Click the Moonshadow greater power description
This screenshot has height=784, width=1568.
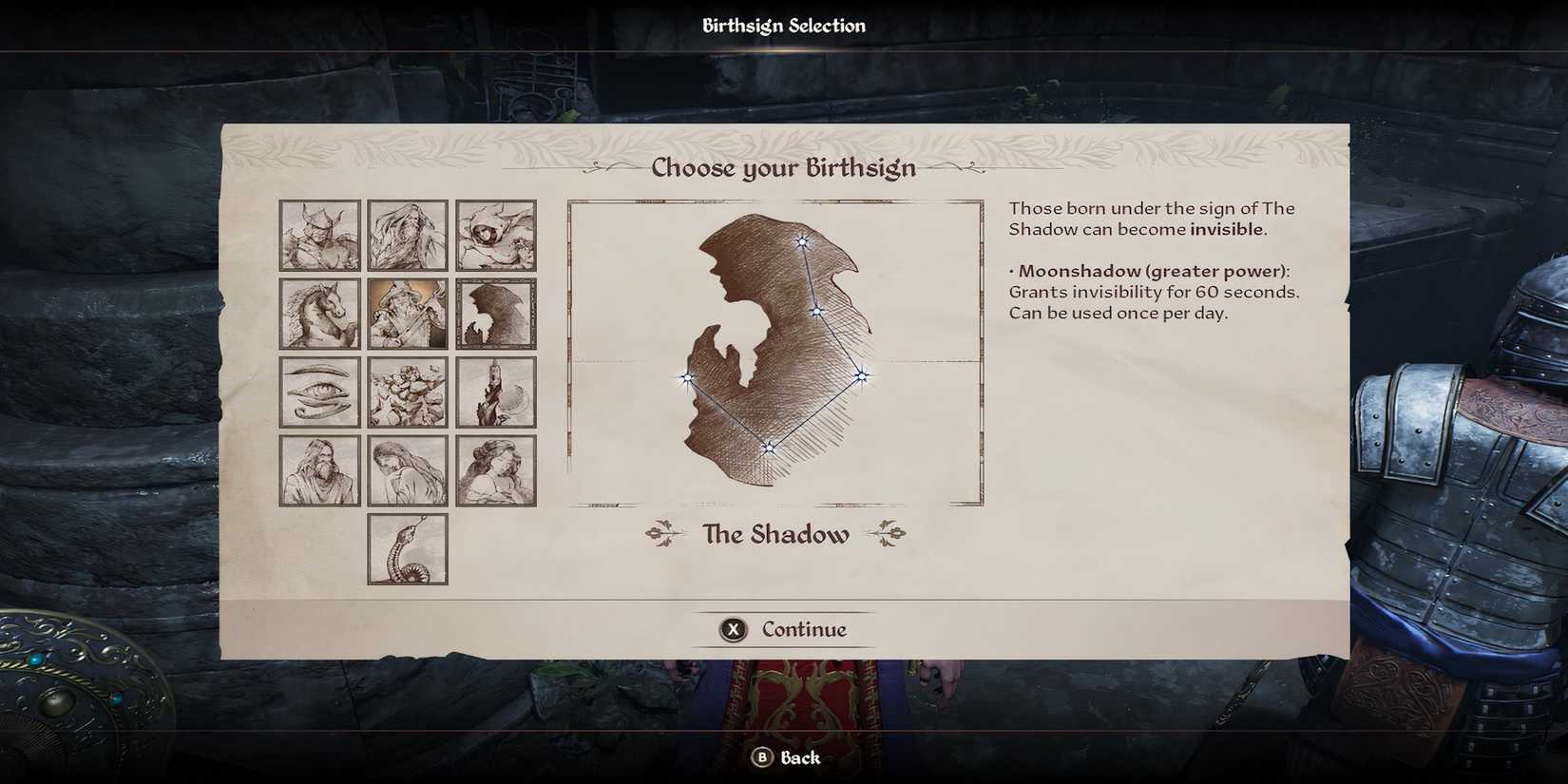click(x=1155, y=292)
